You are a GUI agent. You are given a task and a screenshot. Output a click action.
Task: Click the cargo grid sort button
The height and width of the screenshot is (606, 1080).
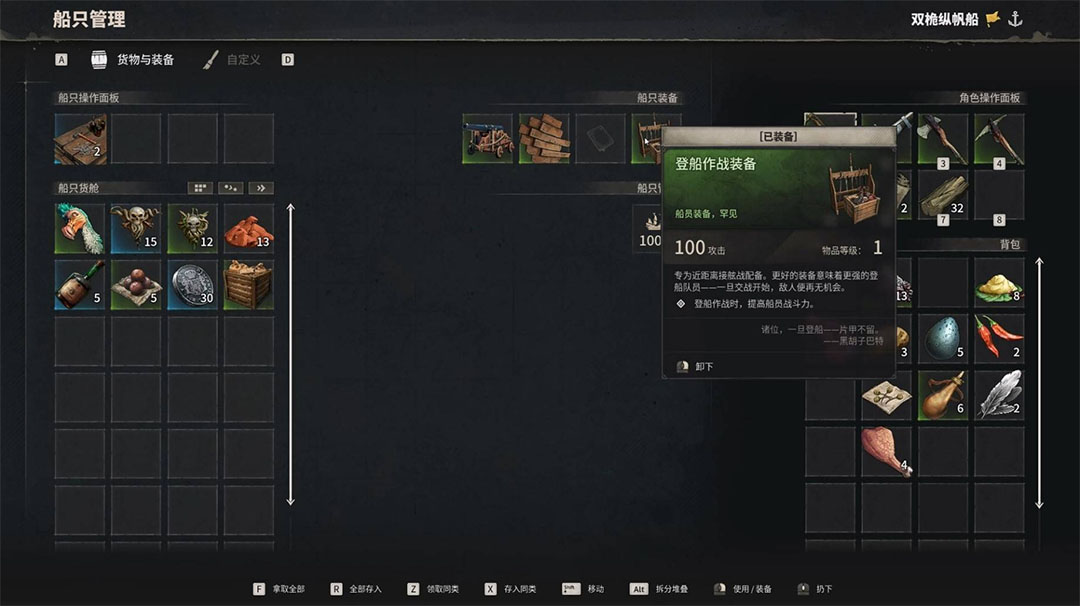click(x=201, y=188)
